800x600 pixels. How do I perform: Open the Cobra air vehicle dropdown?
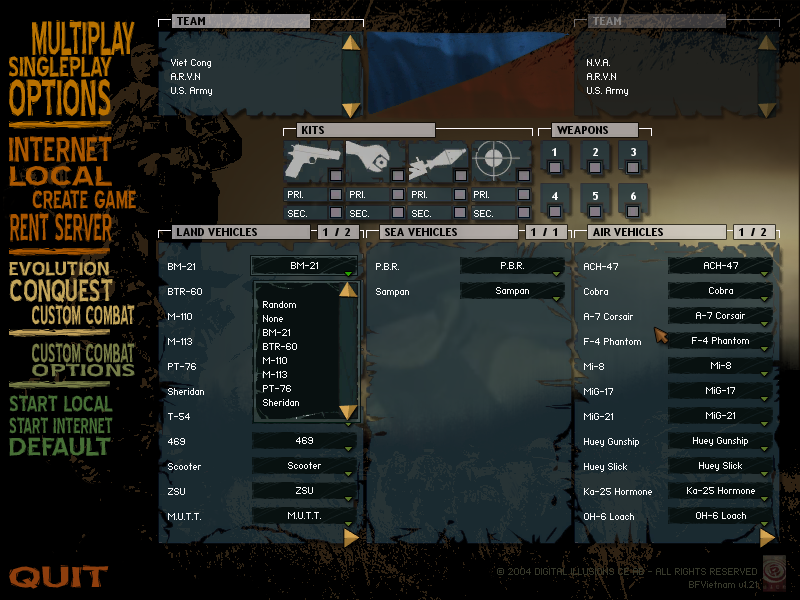coord(720,291)
